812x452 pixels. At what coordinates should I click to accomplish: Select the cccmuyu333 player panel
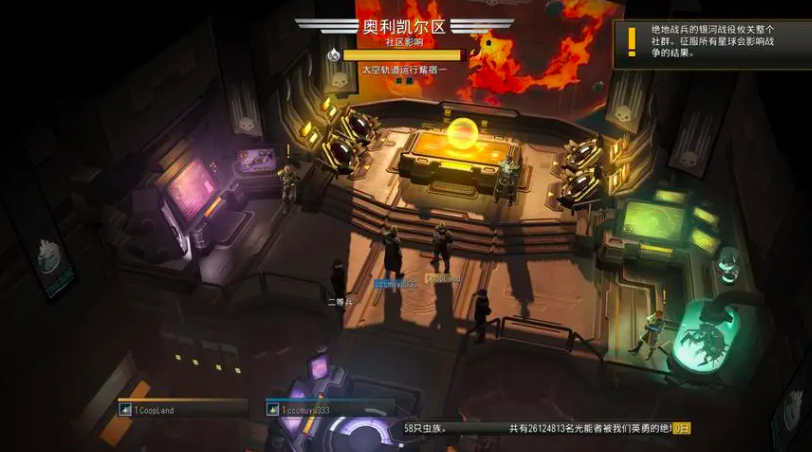point(331,409)
